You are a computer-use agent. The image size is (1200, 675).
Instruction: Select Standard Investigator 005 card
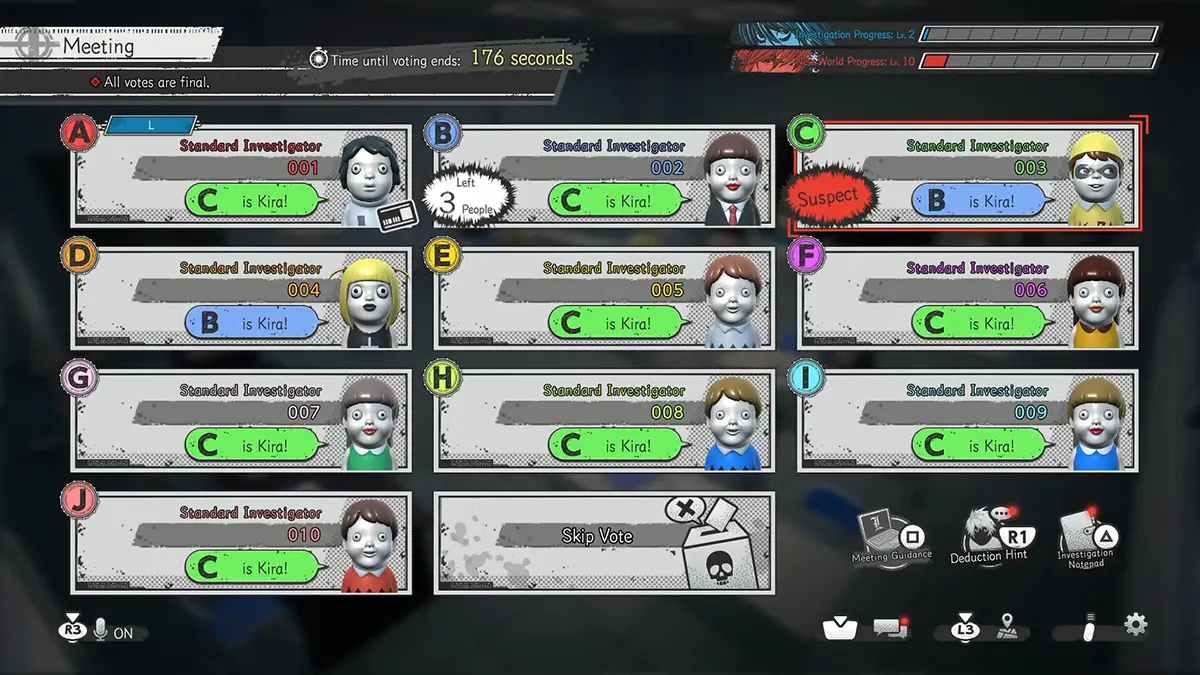point(604,298)
